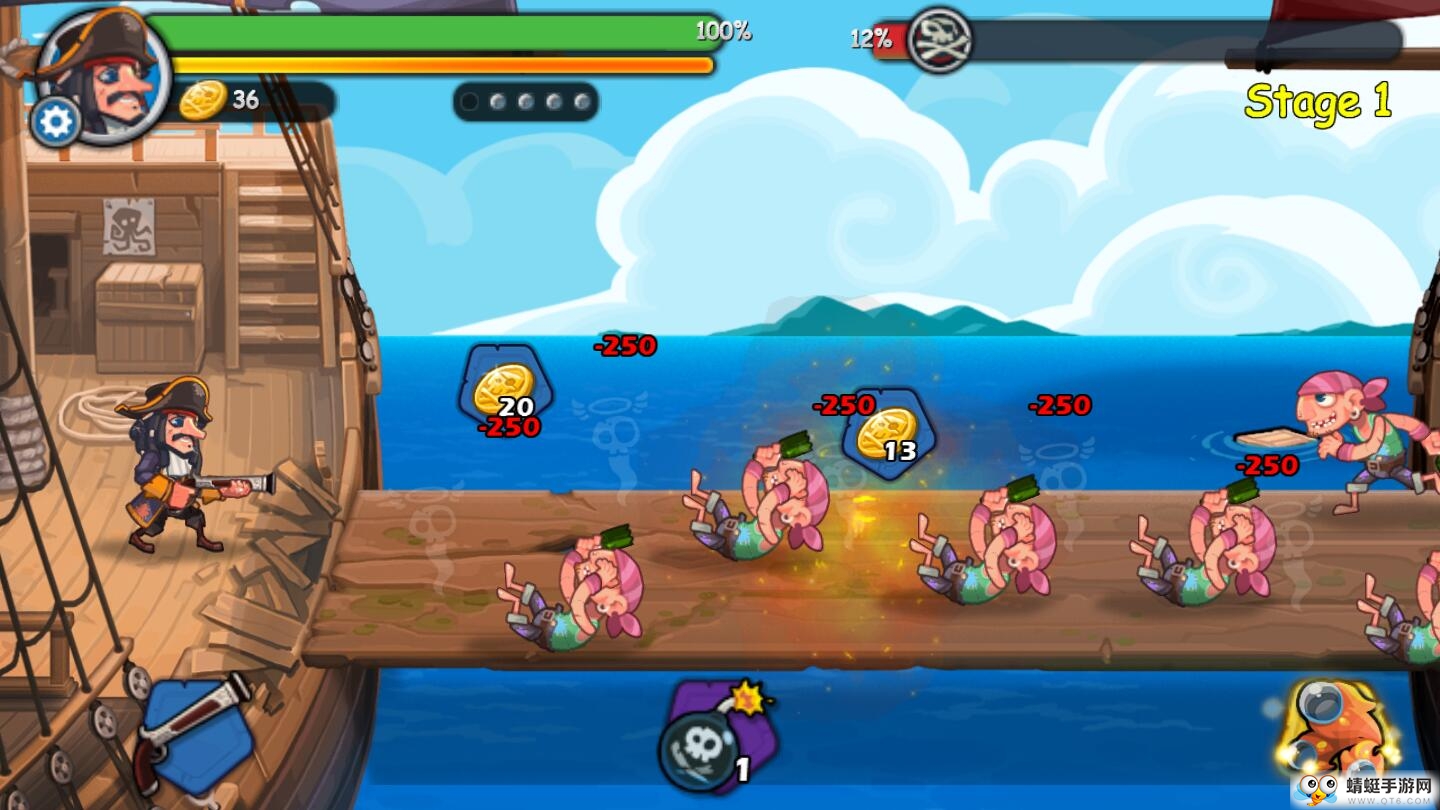The width and height of the screenshot is (1440, 810).
Task: Grab the 13 gold coin drop
Action: 886,434
